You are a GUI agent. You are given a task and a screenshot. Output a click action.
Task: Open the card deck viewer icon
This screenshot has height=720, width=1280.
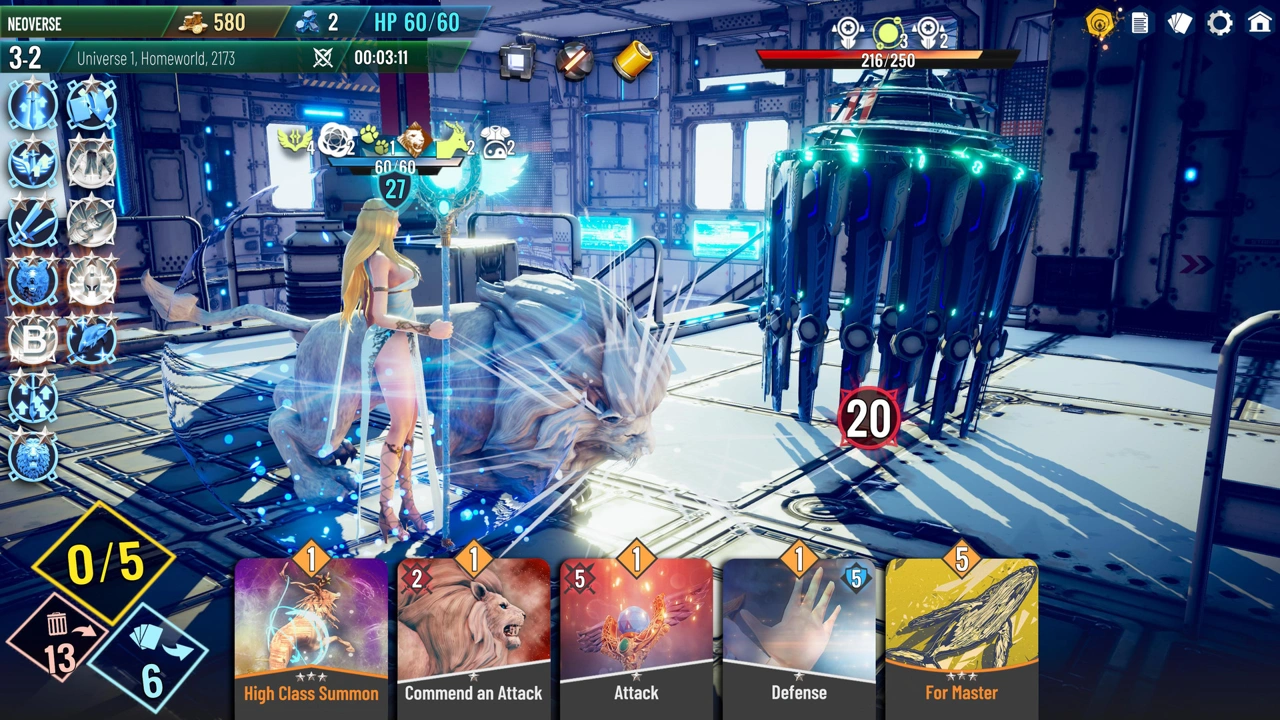click(x=1180, y=23)
